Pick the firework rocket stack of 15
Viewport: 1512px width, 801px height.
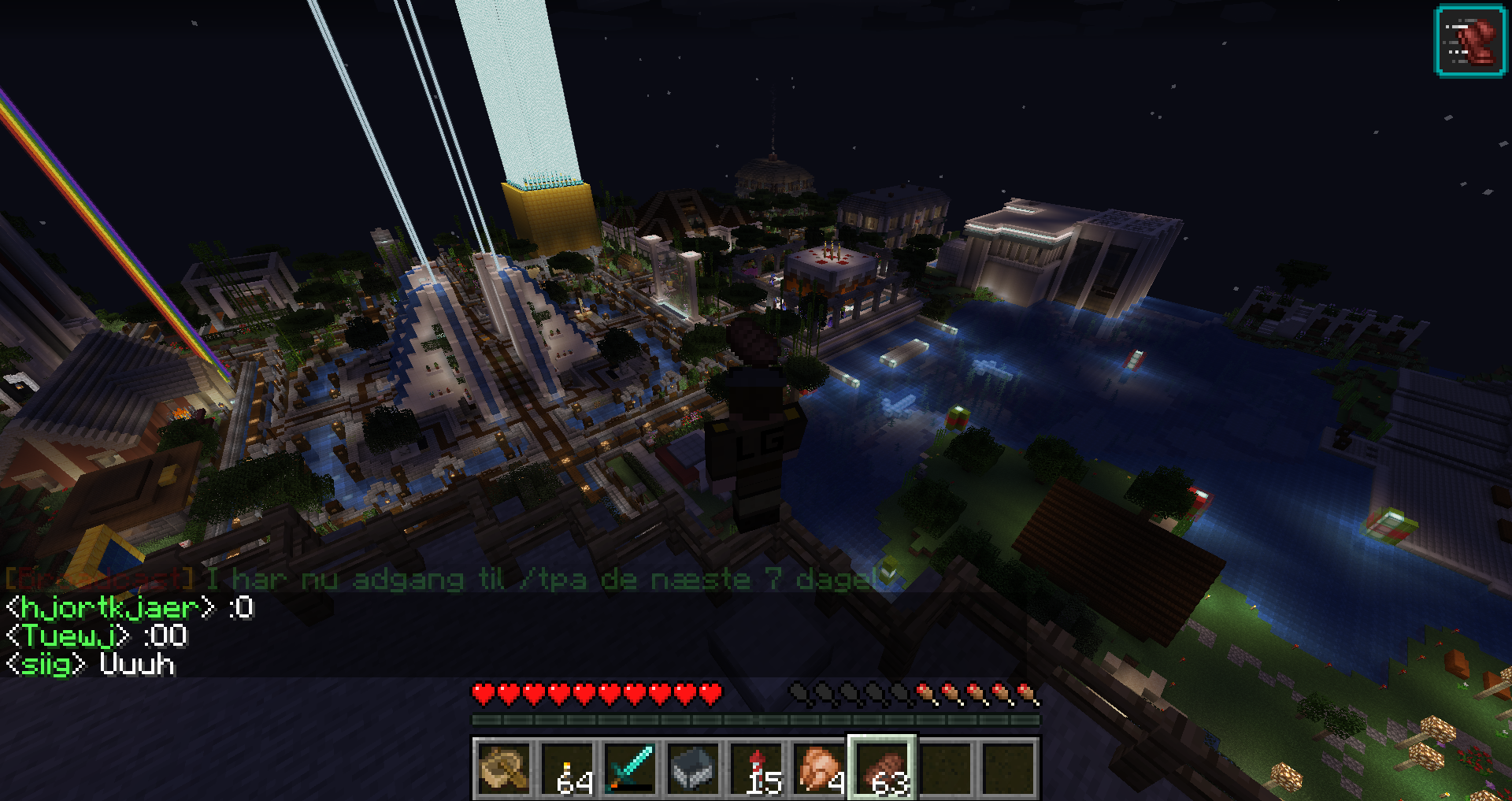[756, 769]
